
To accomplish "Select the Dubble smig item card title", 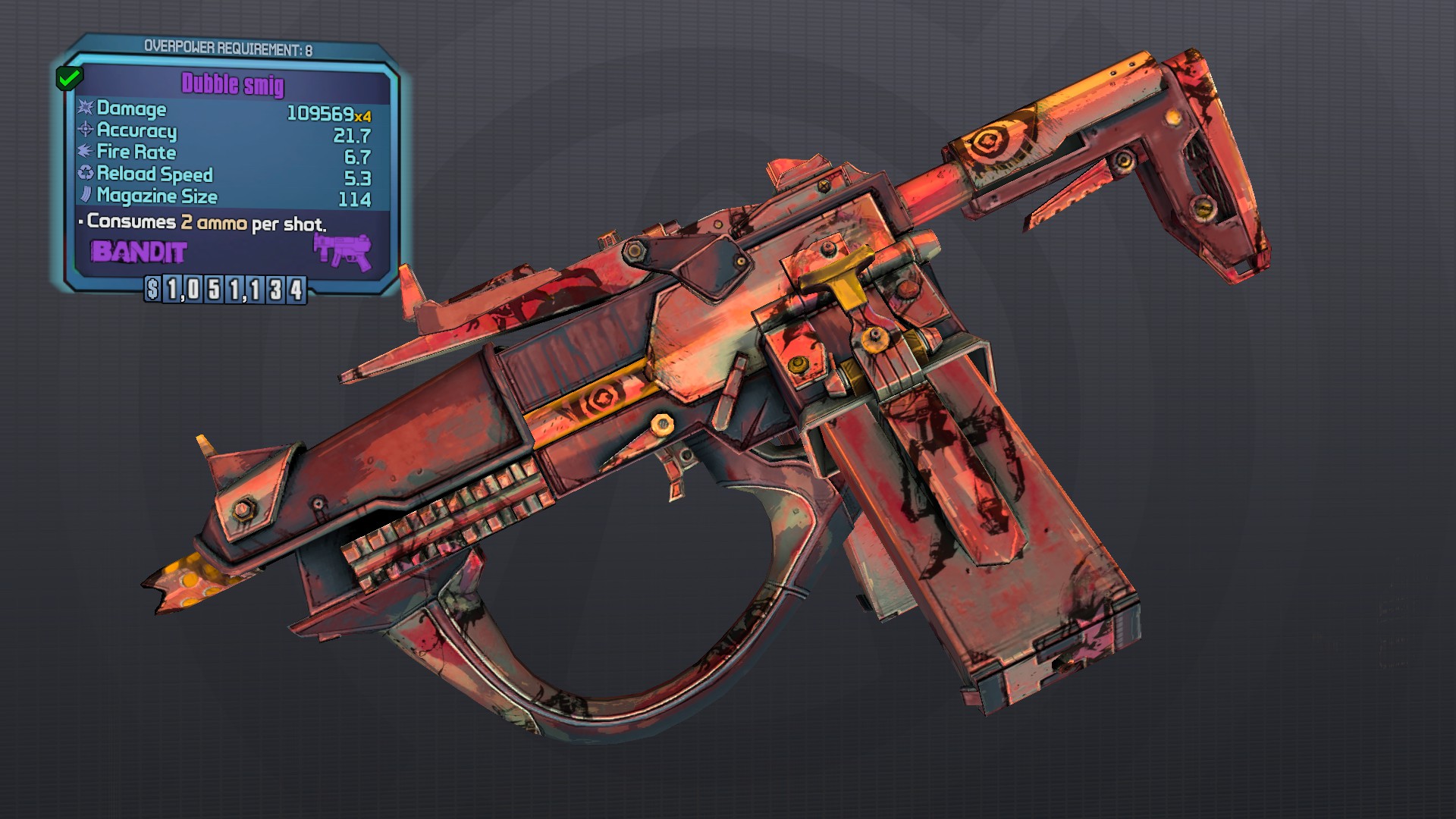I will pyautogui.click(x=233, y=84).
